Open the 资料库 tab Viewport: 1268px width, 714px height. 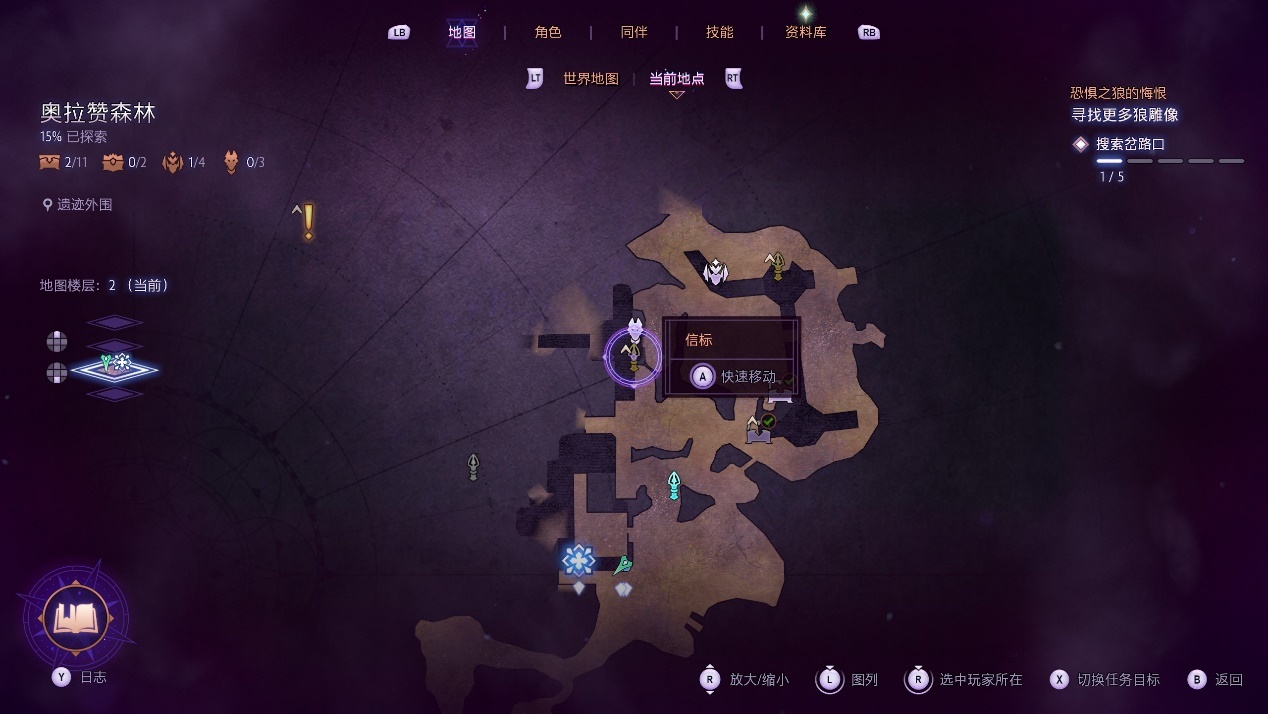coord(805,32)
